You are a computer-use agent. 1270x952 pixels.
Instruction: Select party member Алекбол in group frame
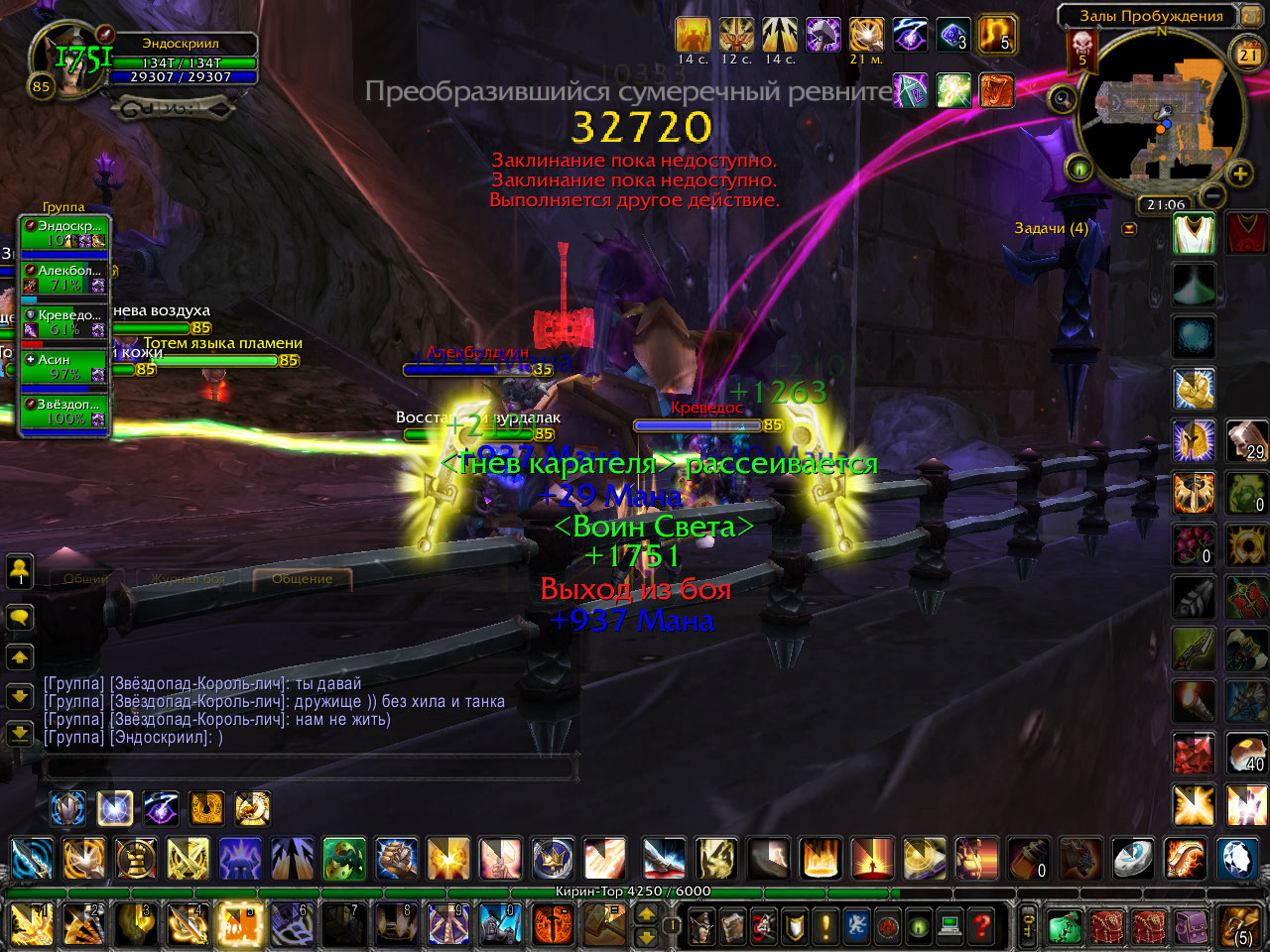pos(64,277)
